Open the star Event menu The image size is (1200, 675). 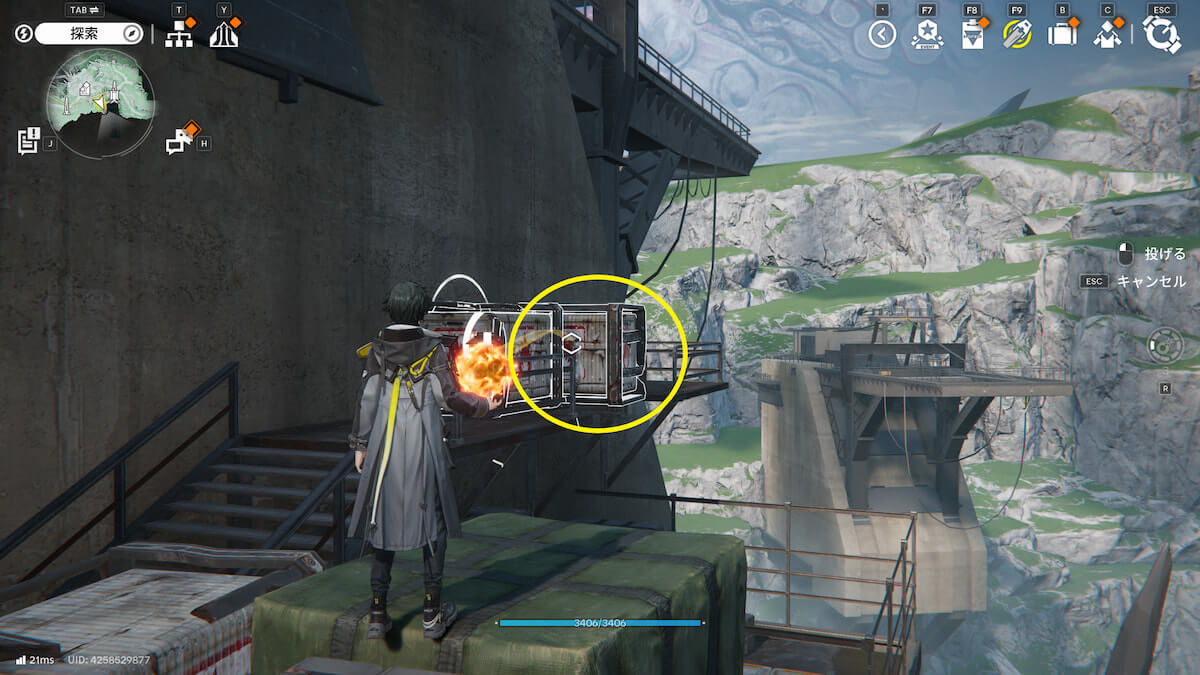(927, 35)
